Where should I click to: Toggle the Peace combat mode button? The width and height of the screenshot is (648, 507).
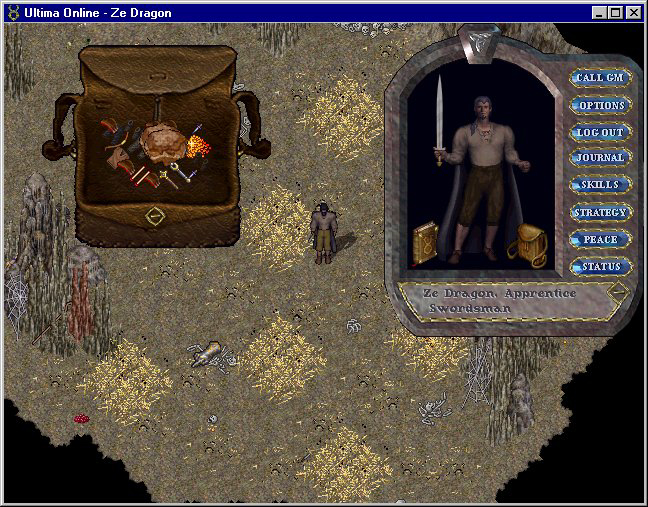coord(600,240)
